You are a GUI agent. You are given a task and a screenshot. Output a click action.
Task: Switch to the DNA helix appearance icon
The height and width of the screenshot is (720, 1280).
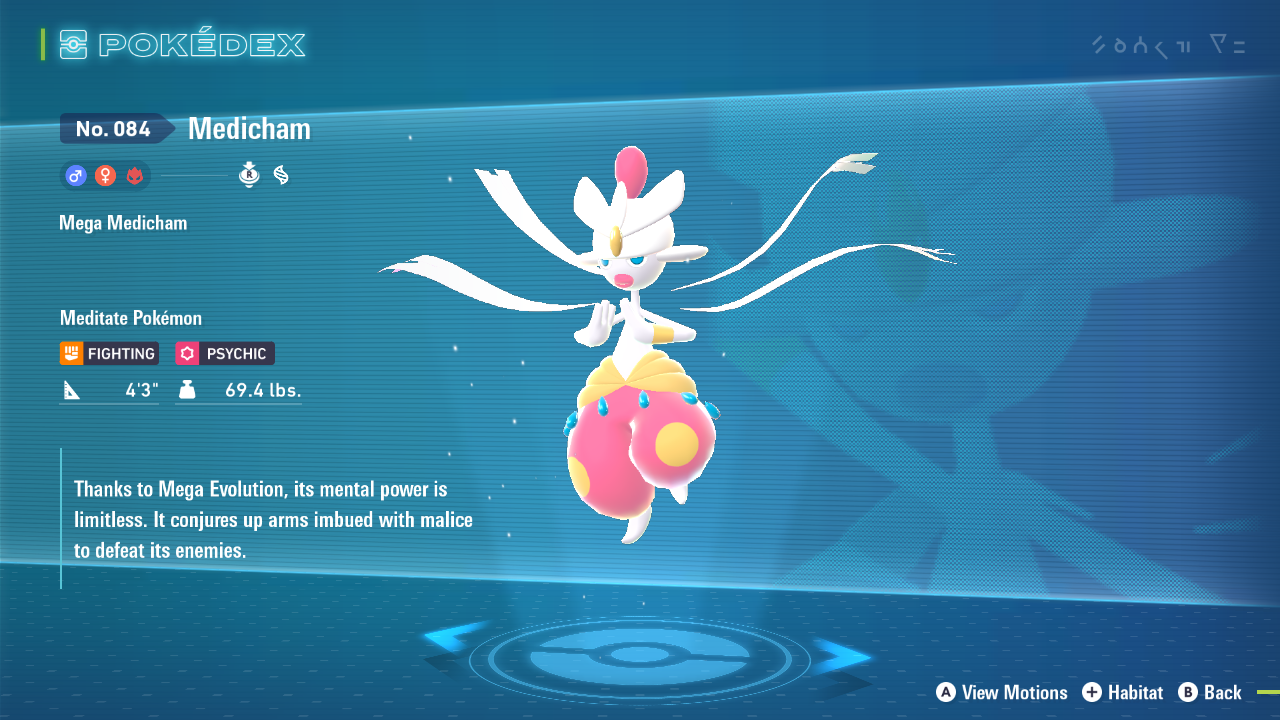tap(281, 175)
